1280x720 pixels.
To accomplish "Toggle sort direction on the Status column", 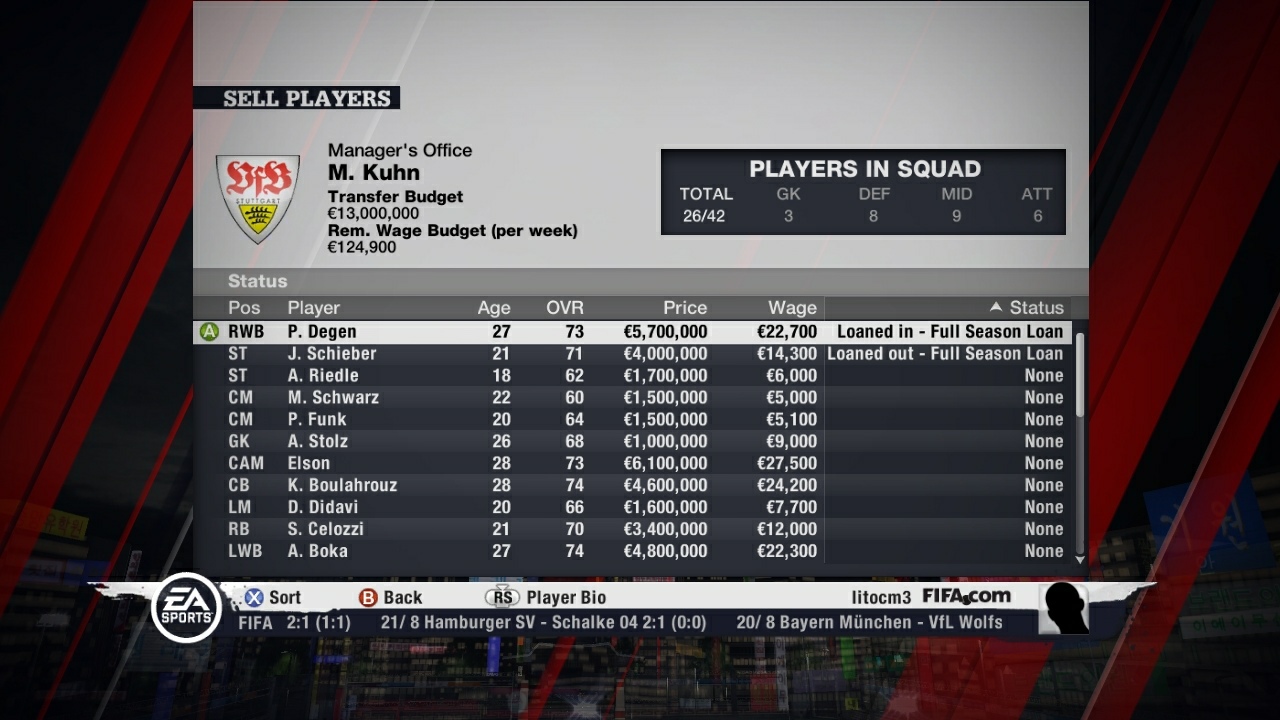I will click(1037, 308).
